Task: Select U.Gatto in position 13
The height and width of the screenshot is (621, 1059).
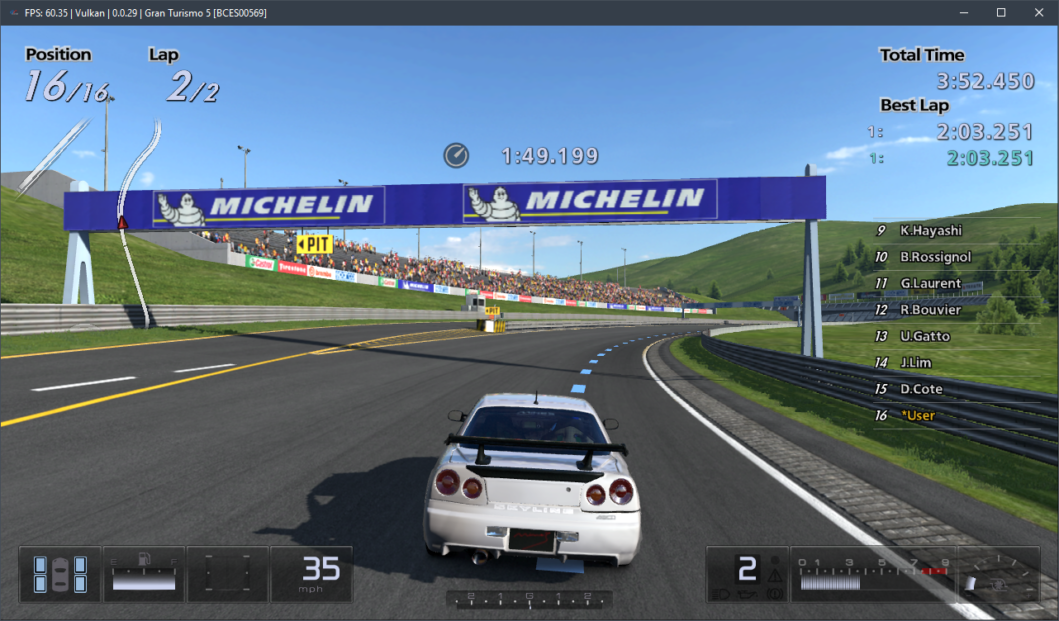Action: tap(924, 336)
